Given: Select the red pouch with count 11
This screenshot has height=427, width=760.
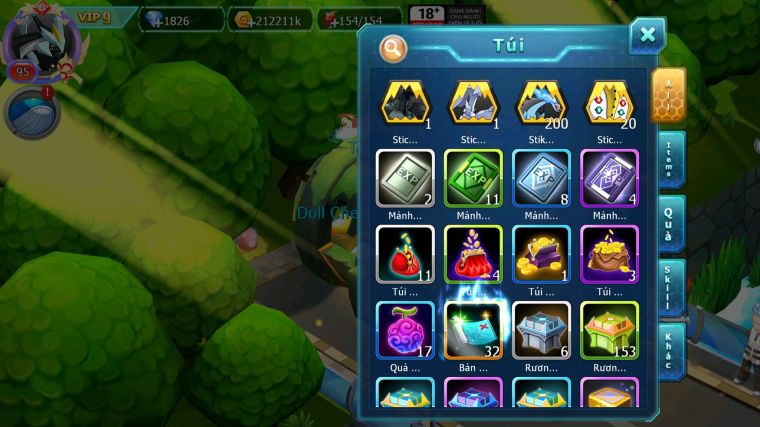Looking at the screenshot, I should [405, 254].
